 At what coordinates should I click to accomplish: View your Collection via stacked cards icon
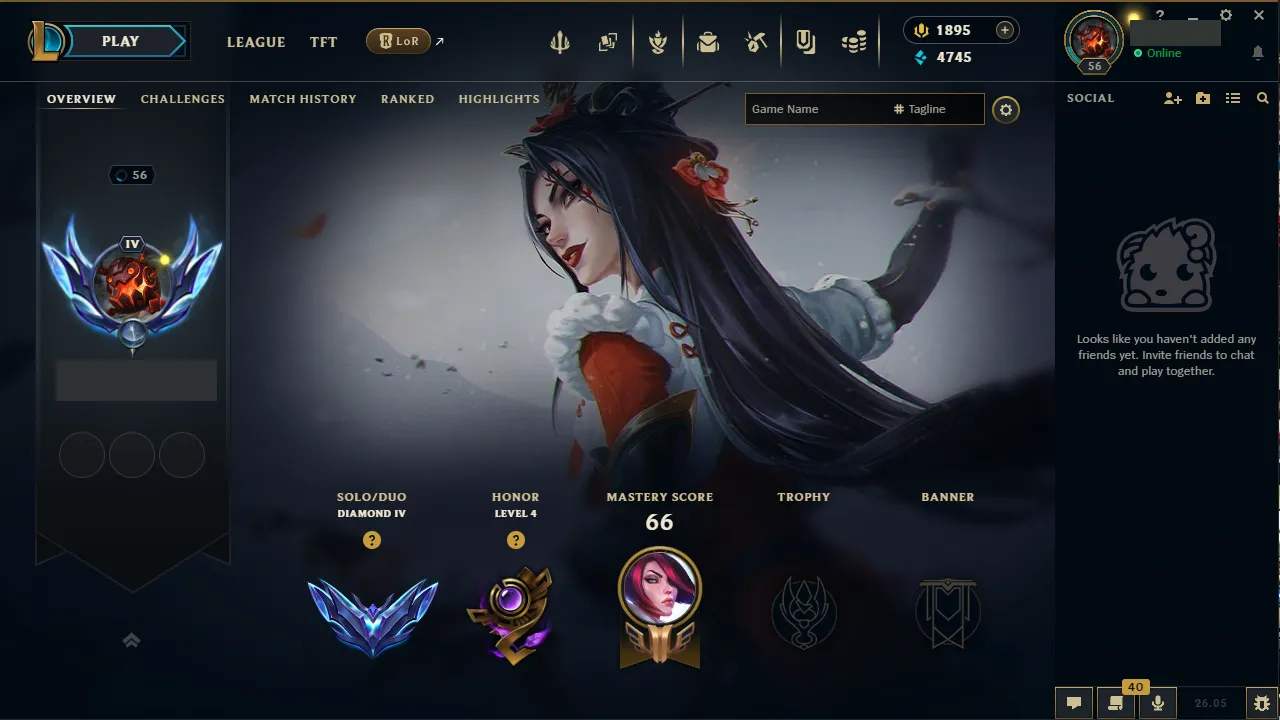click(607, 42)
